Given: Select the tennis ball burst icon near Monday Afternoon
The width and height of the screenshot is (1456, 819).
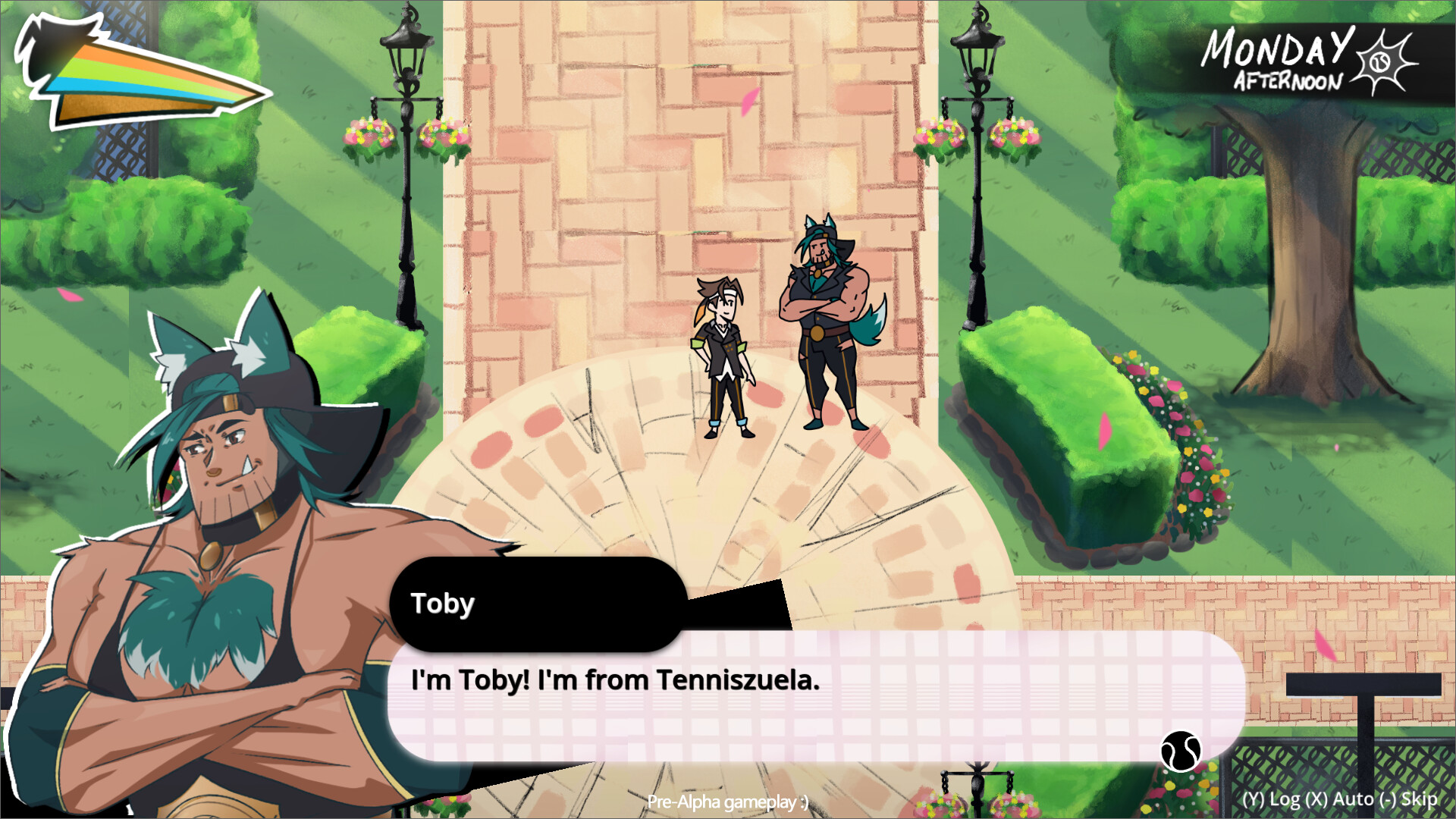Looking at the screenshot, I should pos(1382,62).
